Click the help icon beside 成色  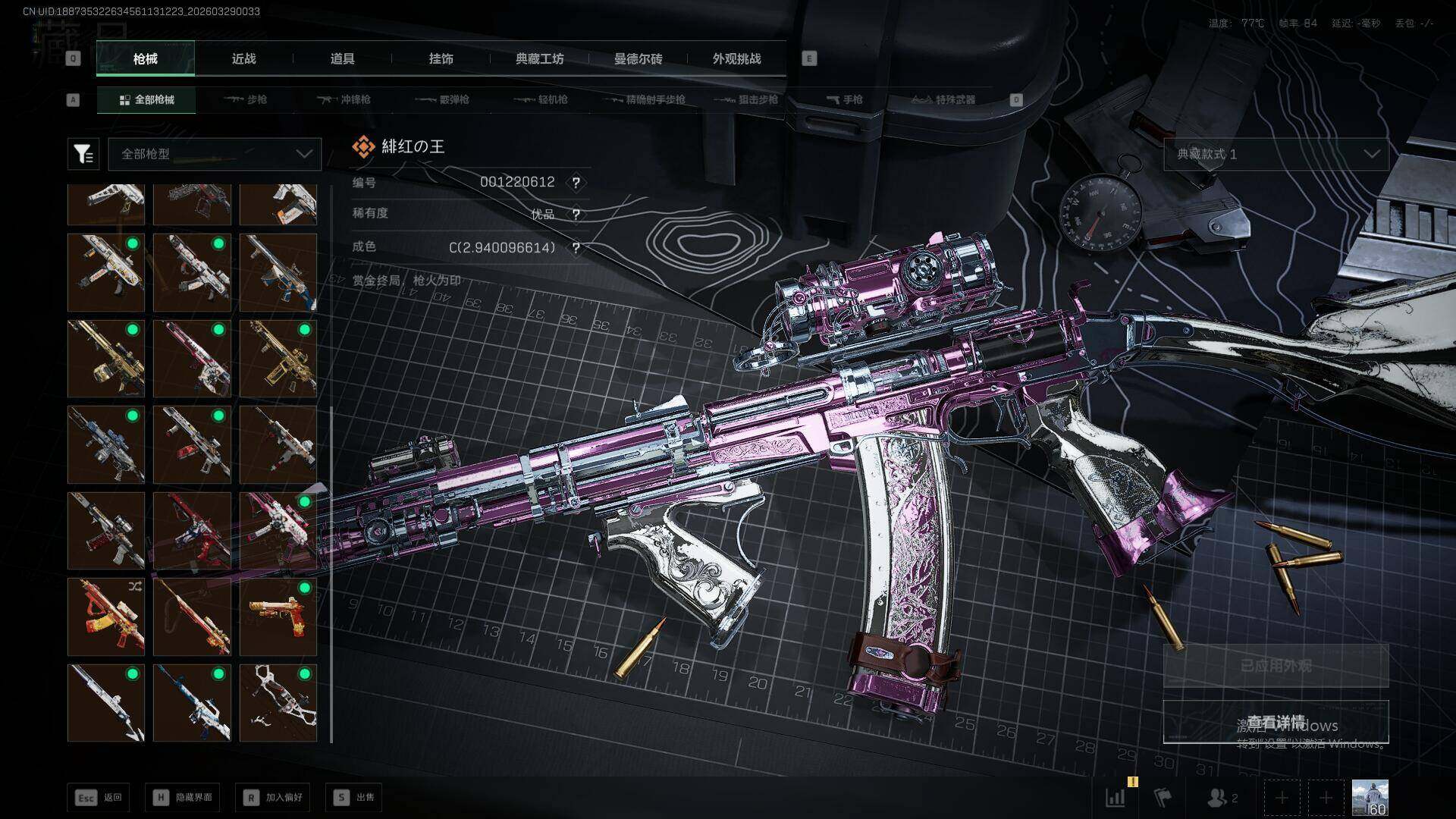(x=576, y=248)
